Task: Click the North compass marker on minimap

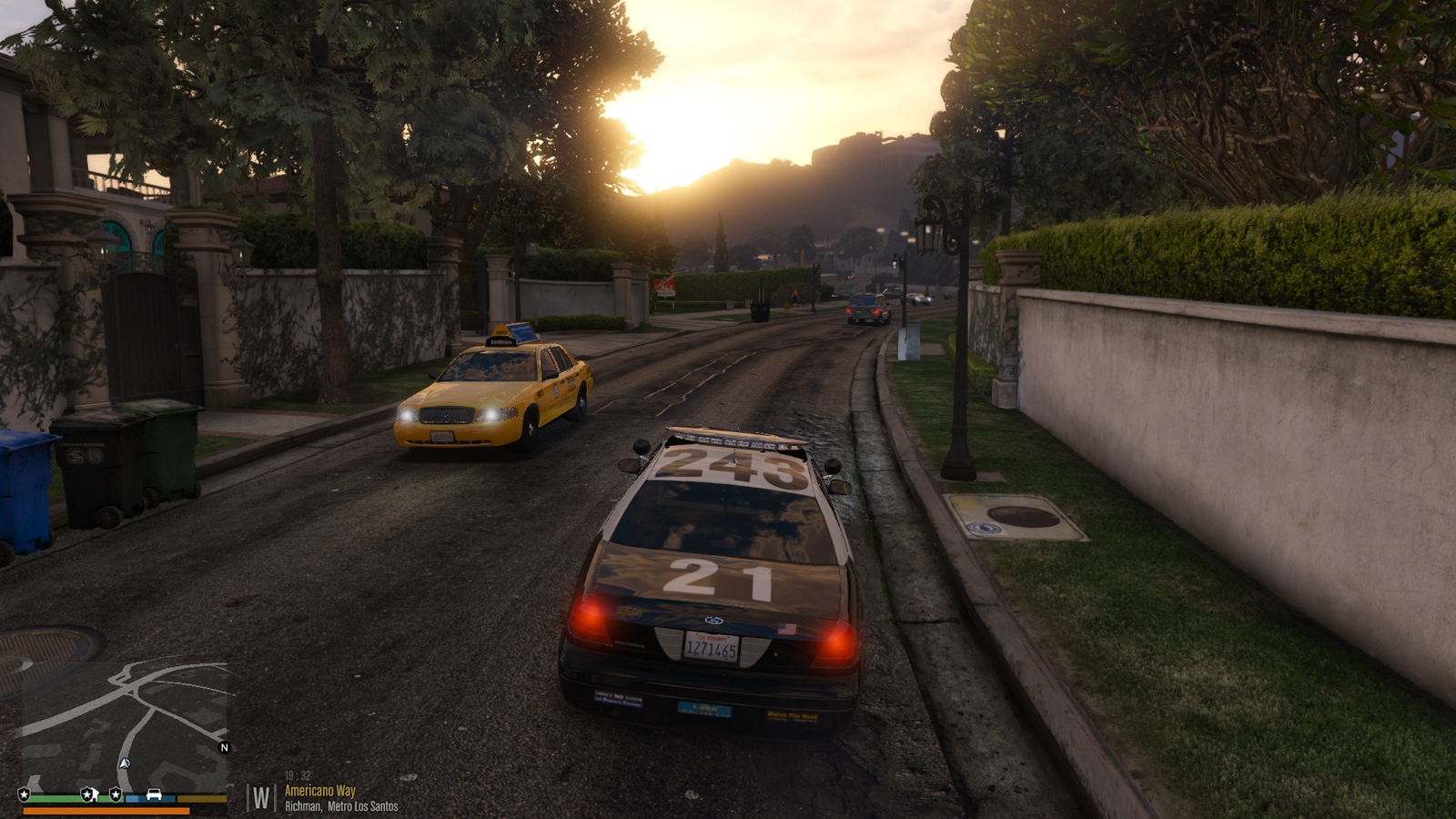Action: click(225, 748)
